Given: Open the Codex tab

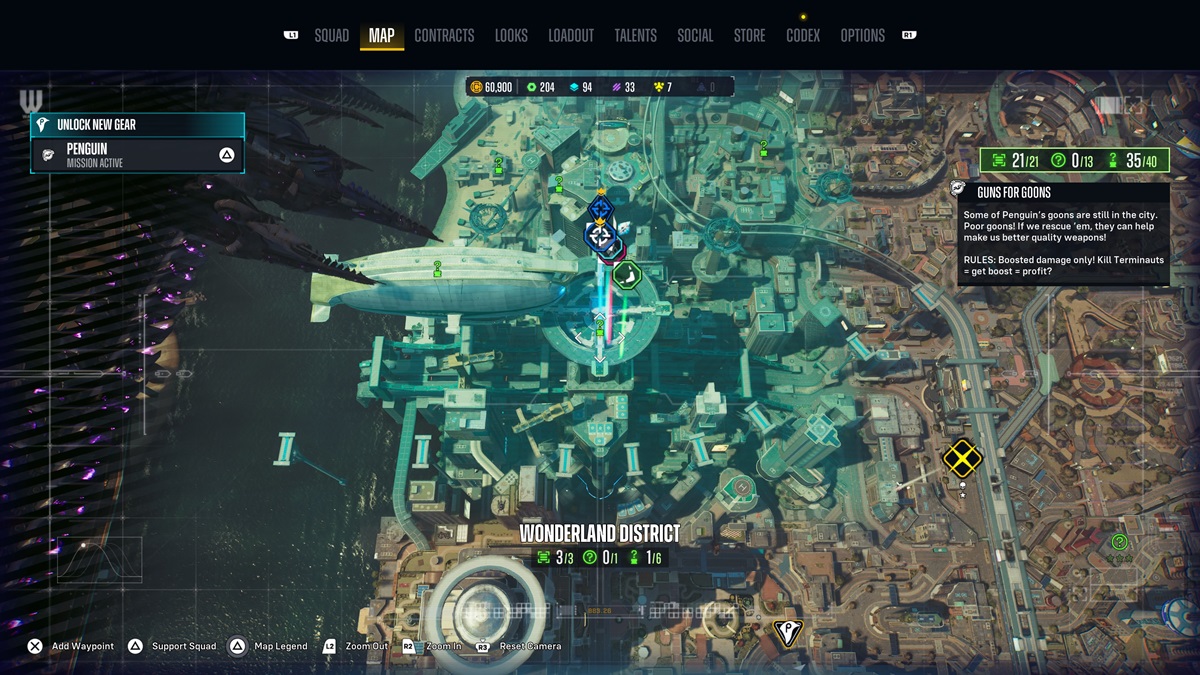Looking at the screenshot, I should point(803,36).
